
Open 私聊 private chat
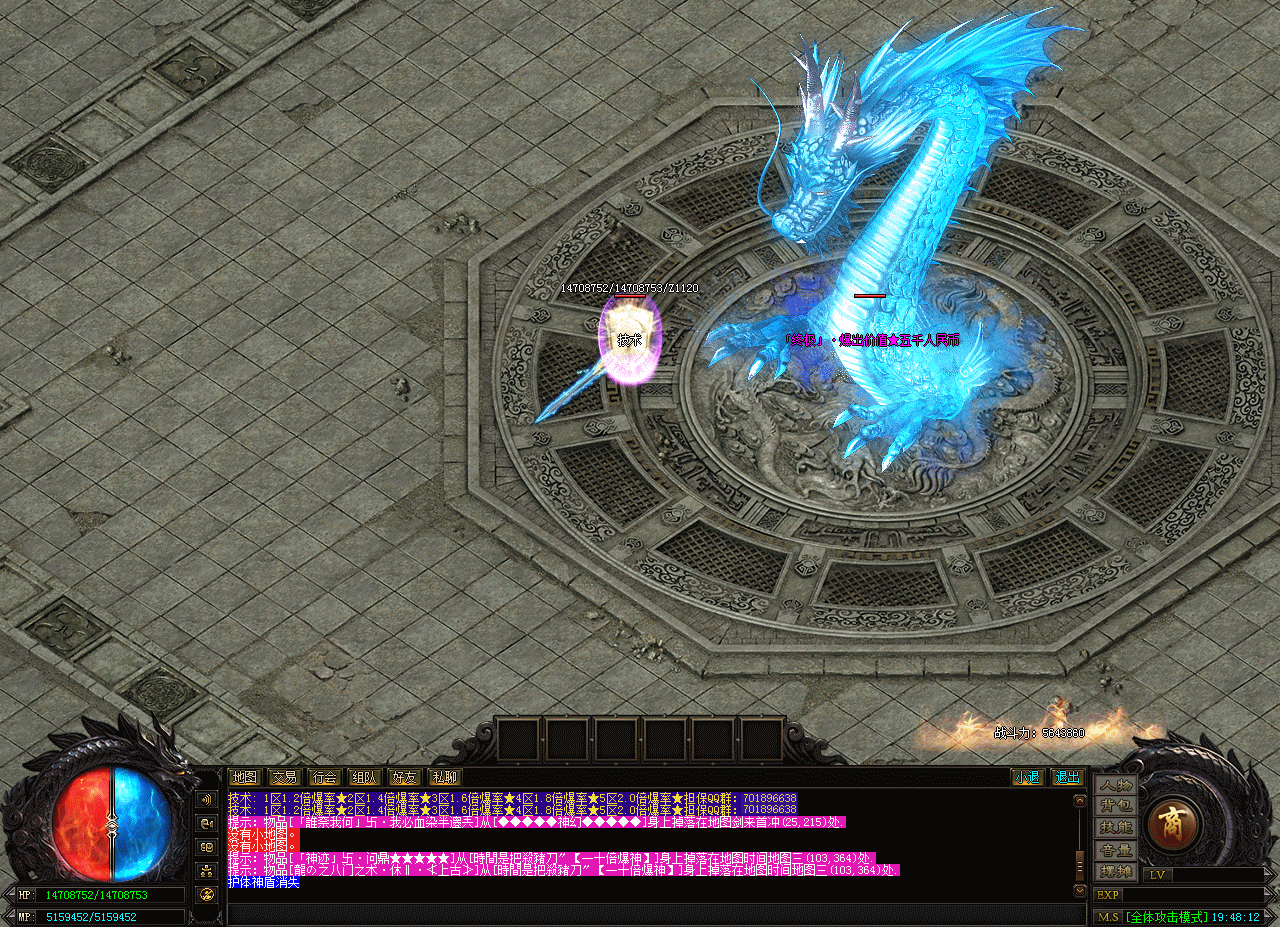(444, 777)
